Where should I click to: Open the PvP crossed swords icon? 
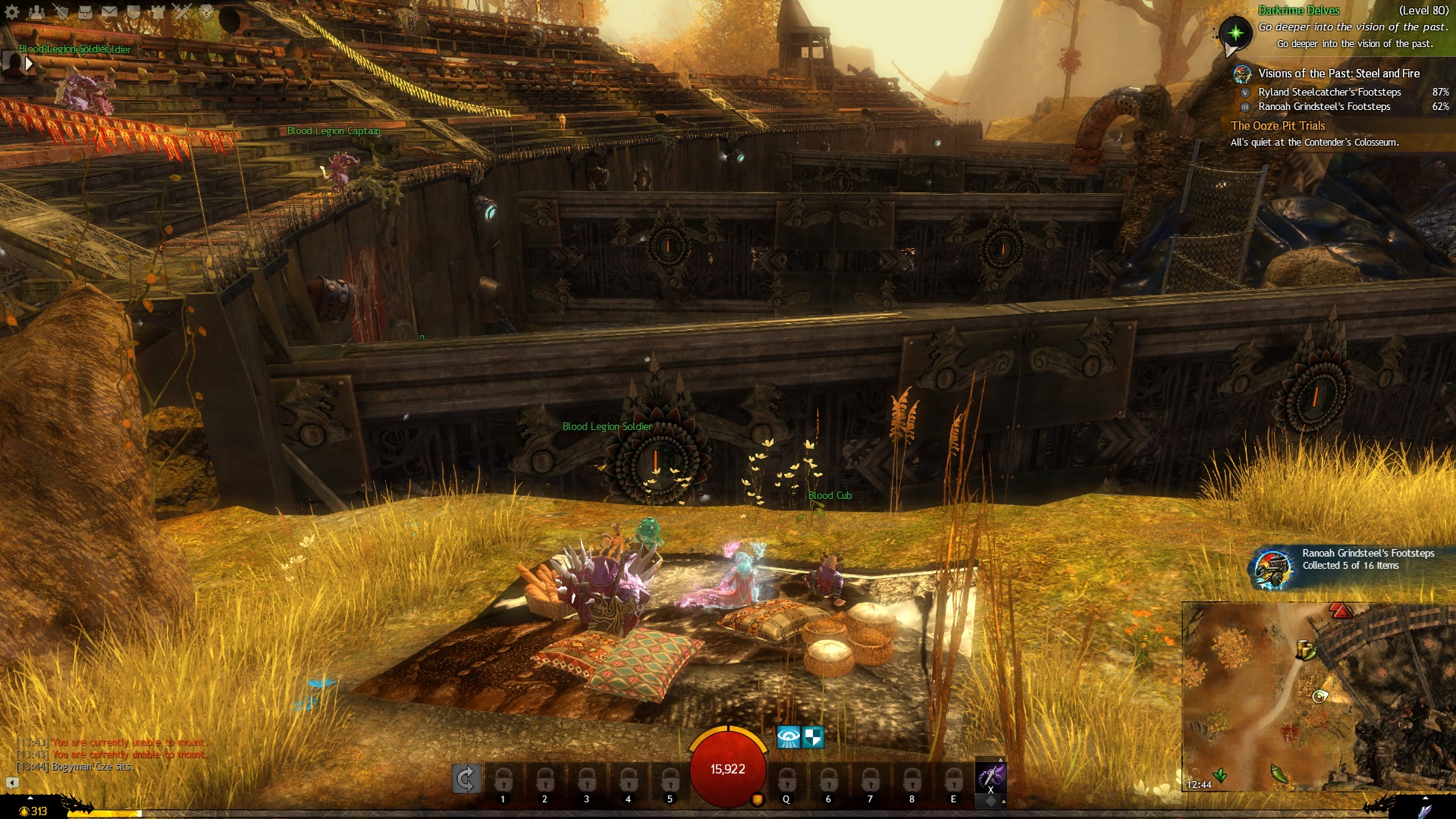tap(182, 12)
